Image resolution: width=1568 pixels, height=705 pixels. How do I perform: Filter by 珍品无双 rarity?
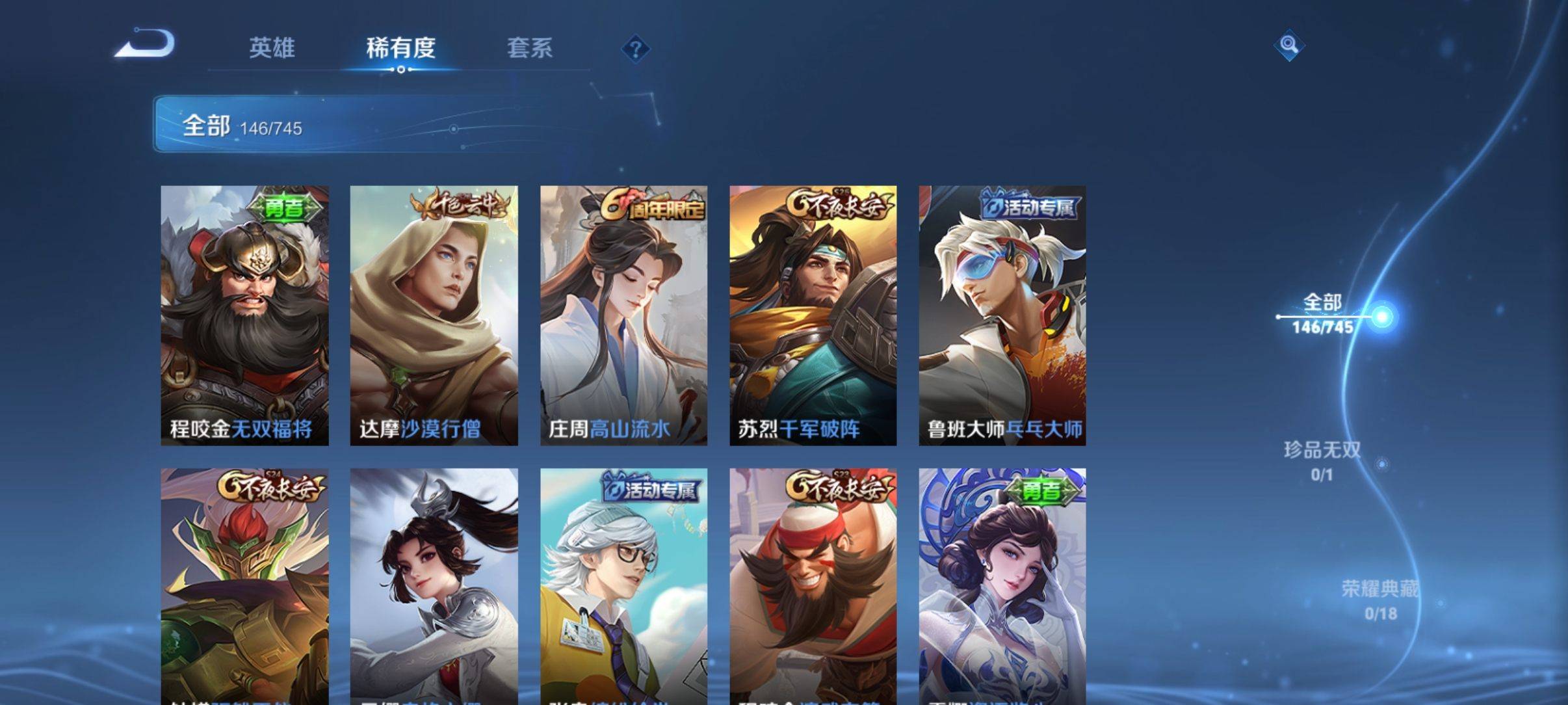pyautogui.click(x=1322, y=460)
